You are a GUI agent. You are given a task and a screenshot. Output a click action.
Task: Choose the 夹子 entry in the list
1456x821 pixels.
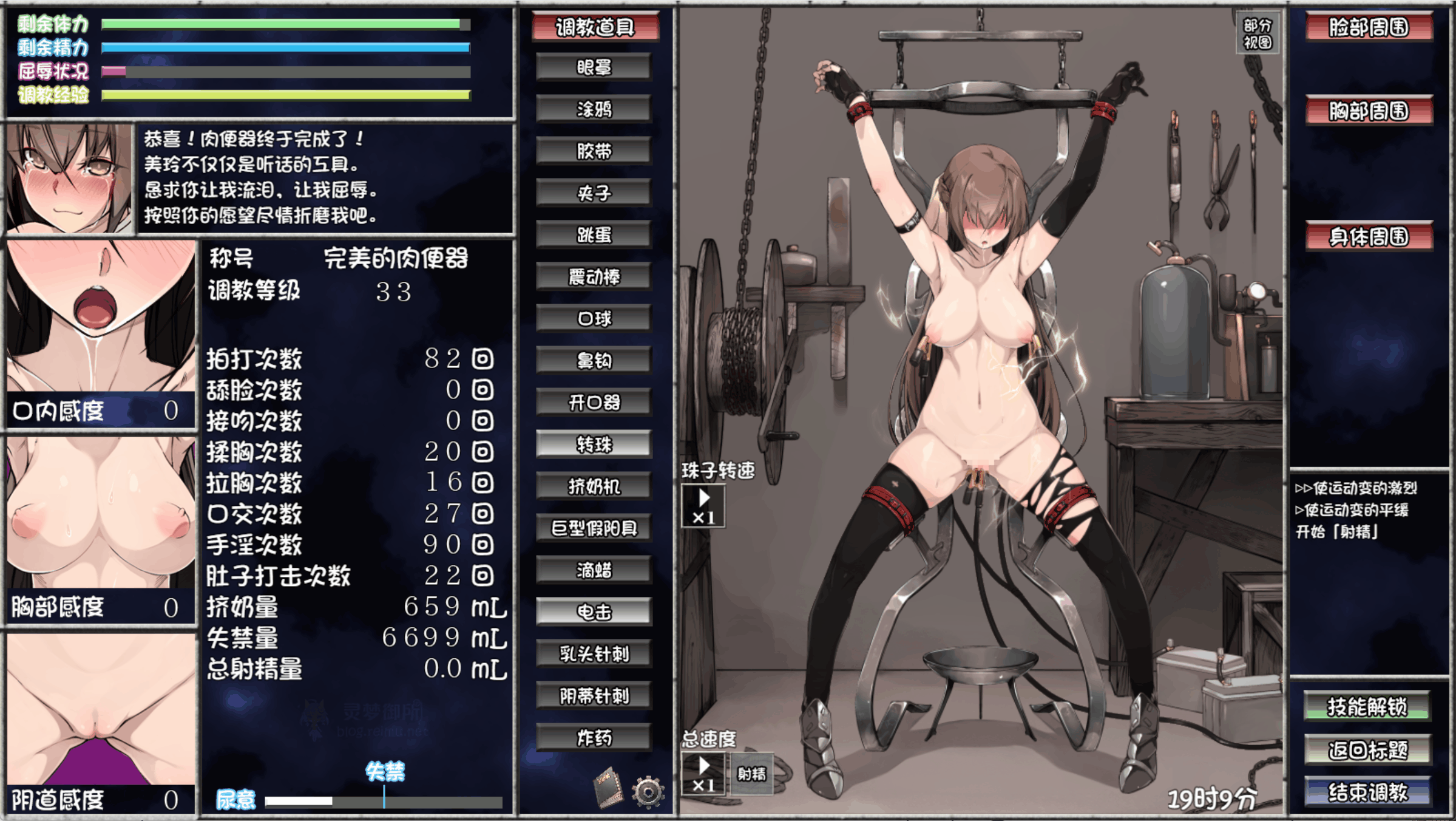pyautogui.click(x=594, y=193)
